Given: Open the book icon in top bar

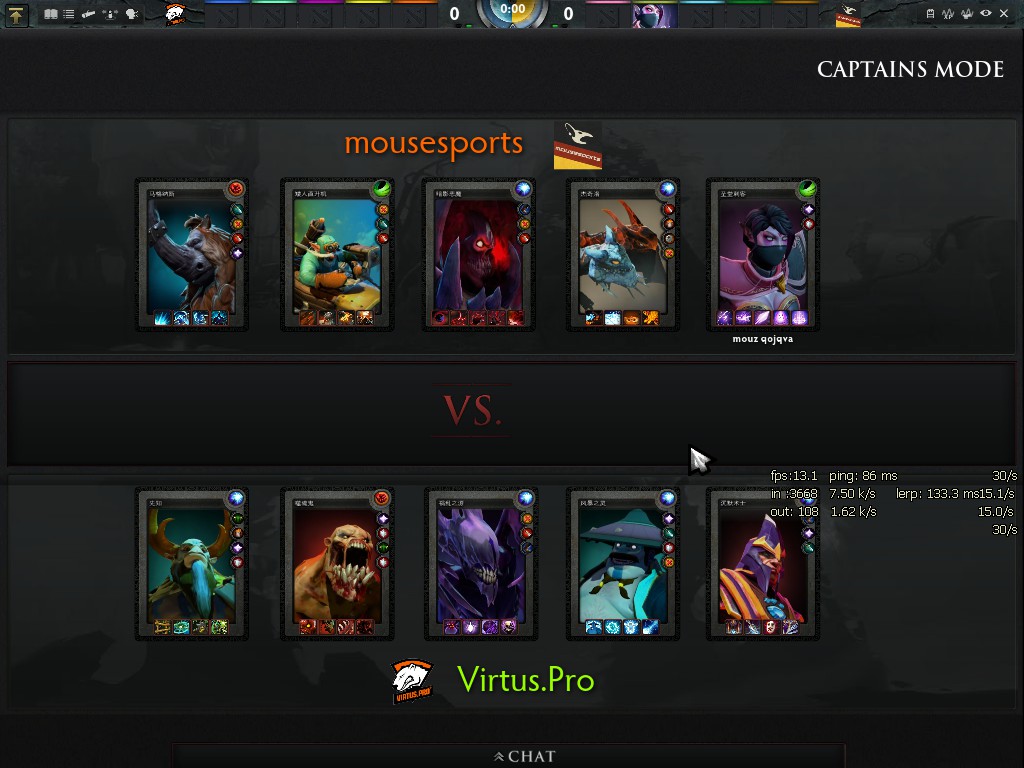Looking at the screenshot, I should point(50,14).
